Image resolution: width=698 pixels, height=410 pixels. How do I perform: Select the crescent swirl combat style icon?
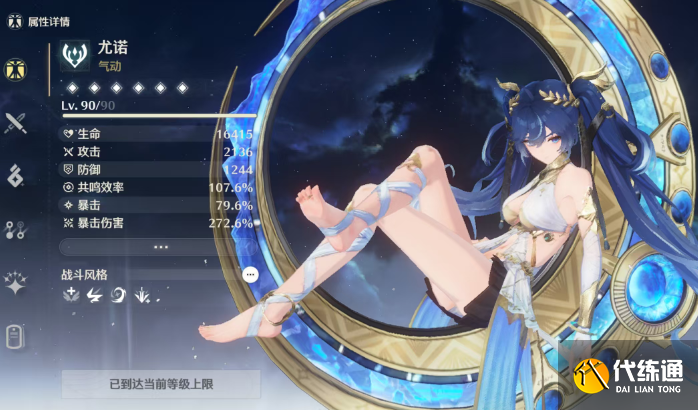click(119, 295)
